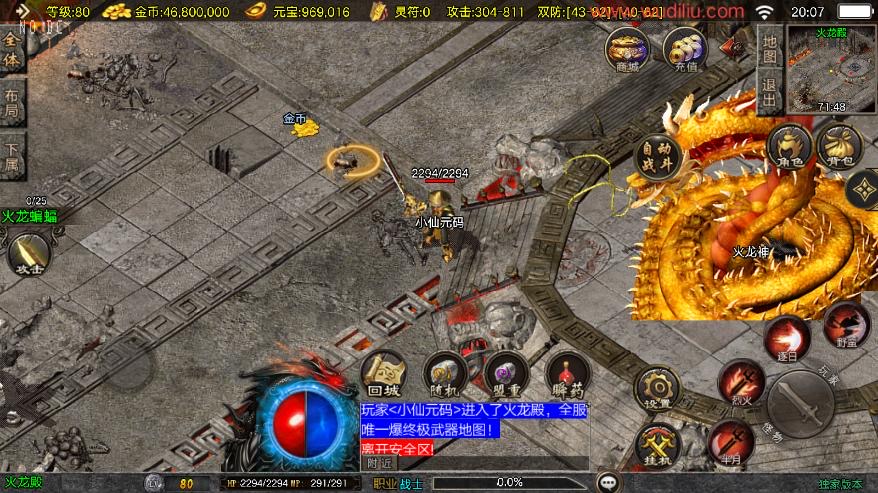Viewport: 878px width, 493px height.
Task: Select the 全体 tab
Action: pyautogui.click(x=12, y=50)
